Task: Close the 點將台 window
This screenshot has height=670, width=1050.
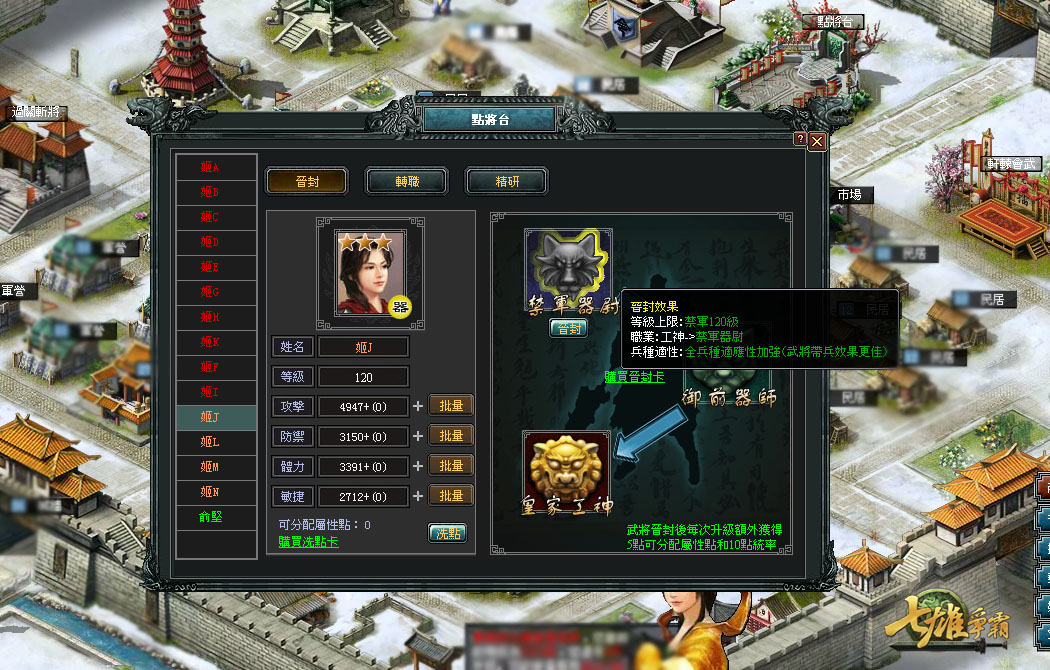Action: 817,141
